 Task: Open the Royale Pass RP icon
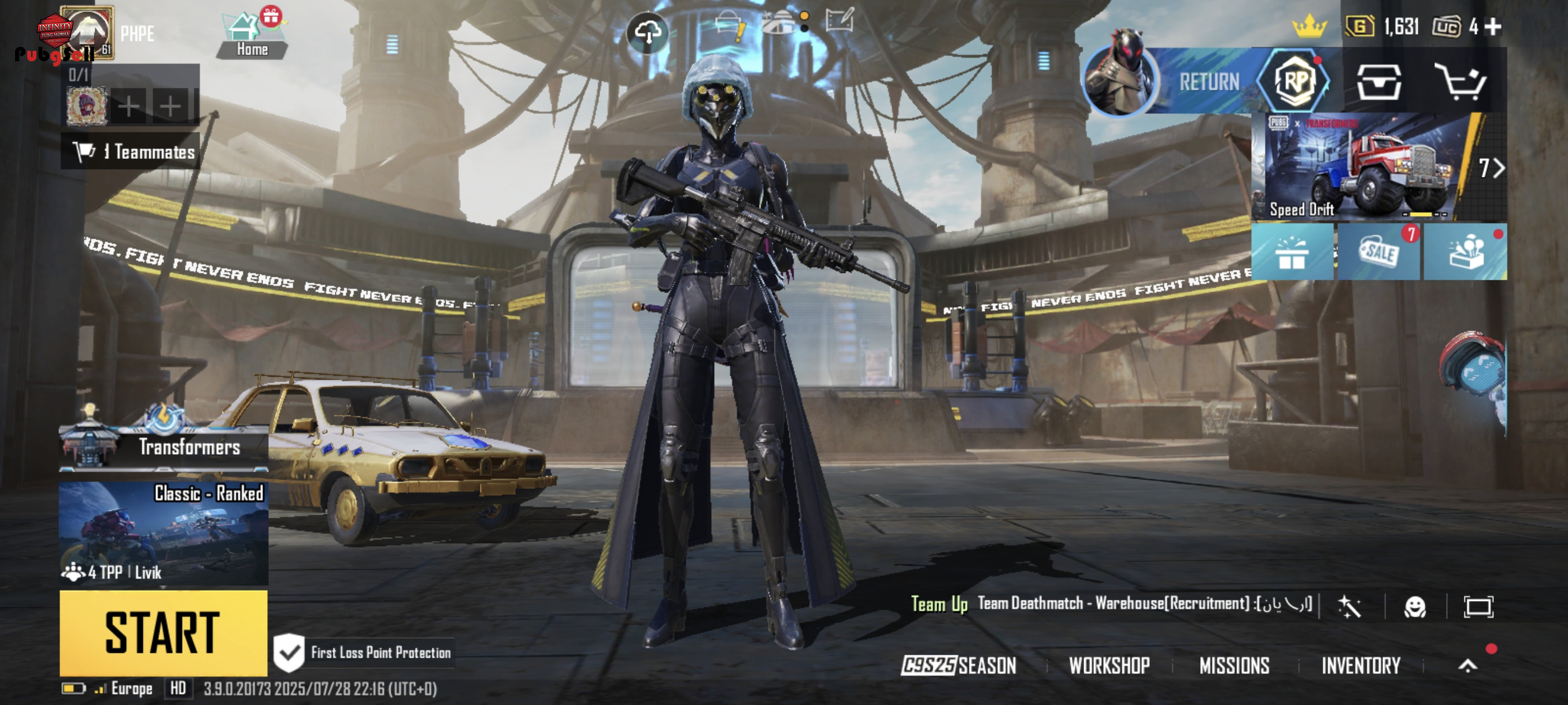(1294, 81)
